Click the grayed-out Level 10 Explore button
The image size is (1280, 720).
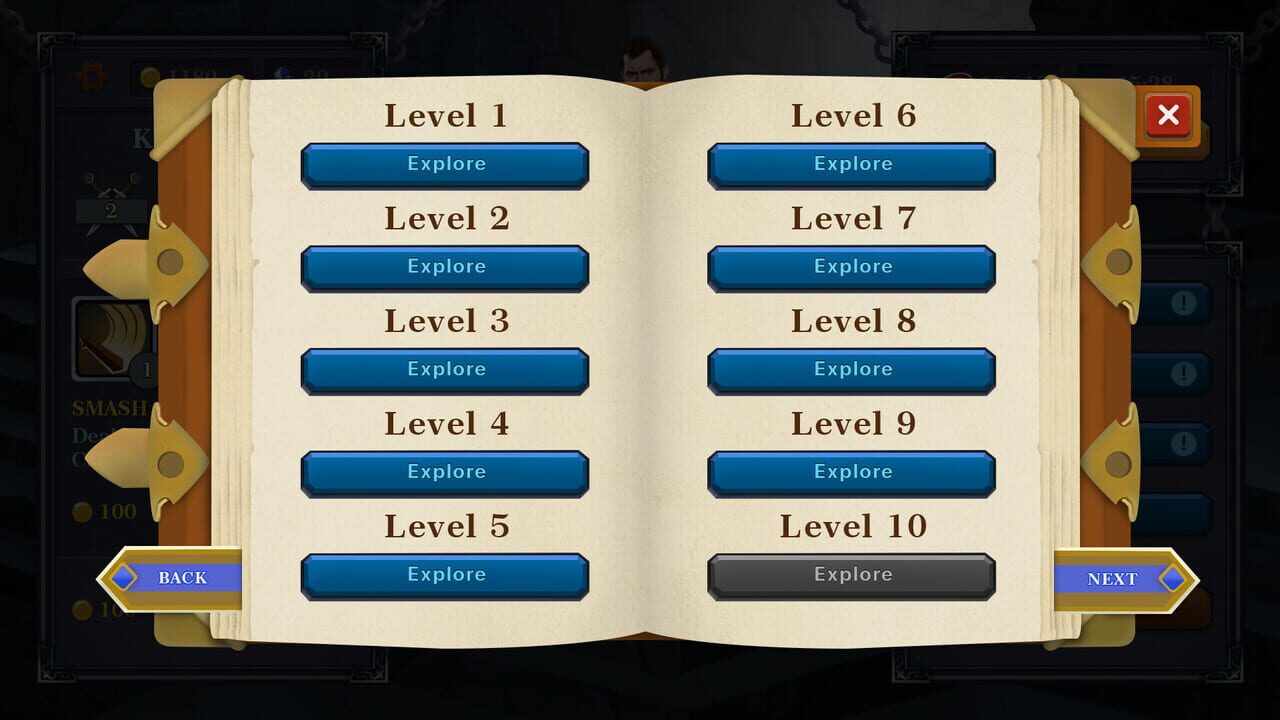tap(852, 574)
